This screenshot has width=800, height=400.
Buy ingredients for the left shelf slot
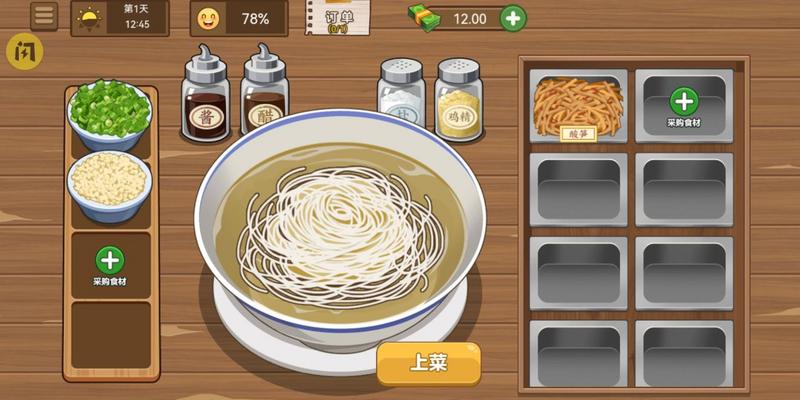[110, 263]
